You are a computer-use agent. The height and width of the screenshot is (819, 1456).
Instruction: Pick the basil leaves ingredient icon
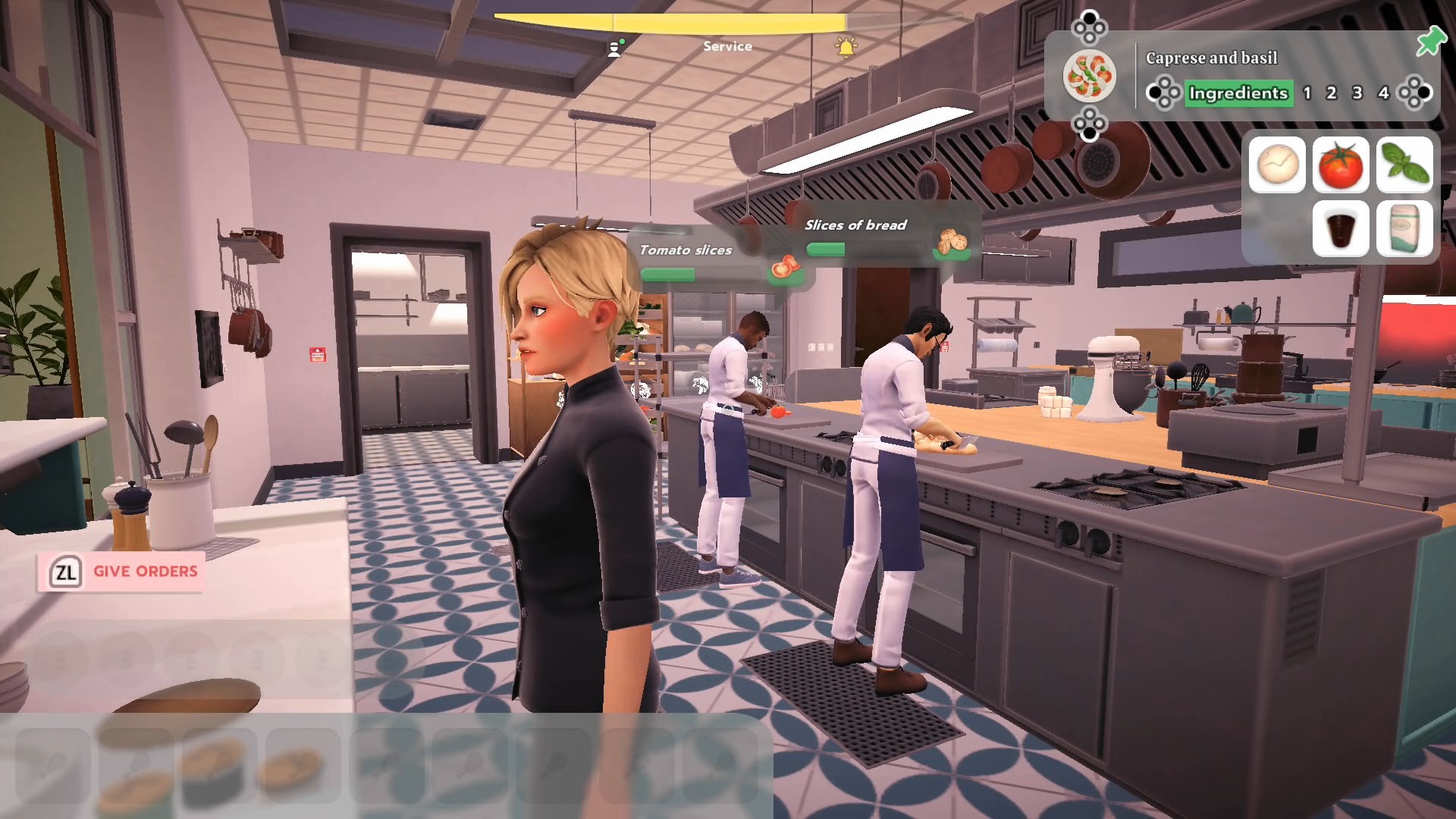pyautogui.click(x=1404, y=165)
